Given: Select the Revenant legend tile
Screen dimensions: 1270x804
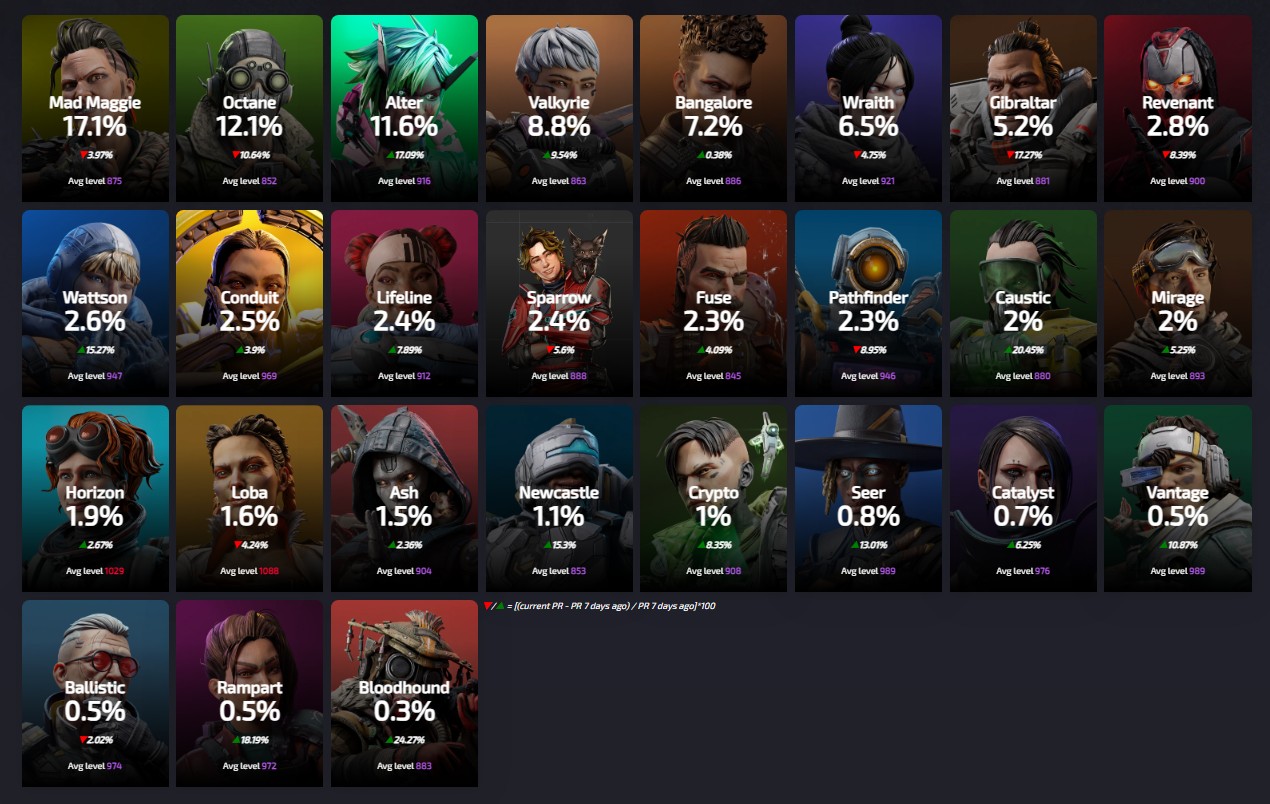Looking at the screenshot, I should click(x=1177, y=108).
